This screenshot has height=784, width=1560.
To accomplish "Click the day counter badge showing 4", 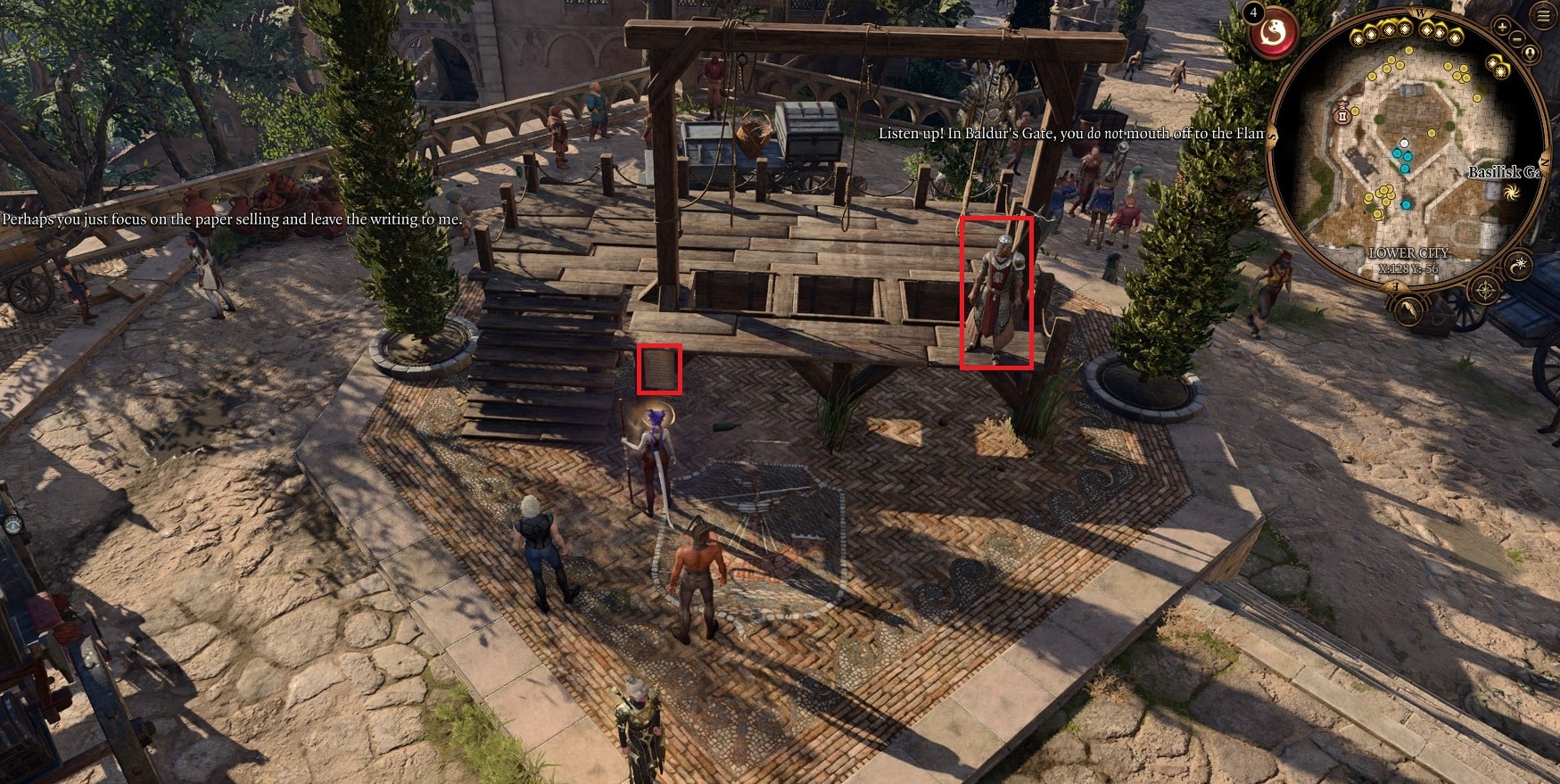I will click(1253, 13).
